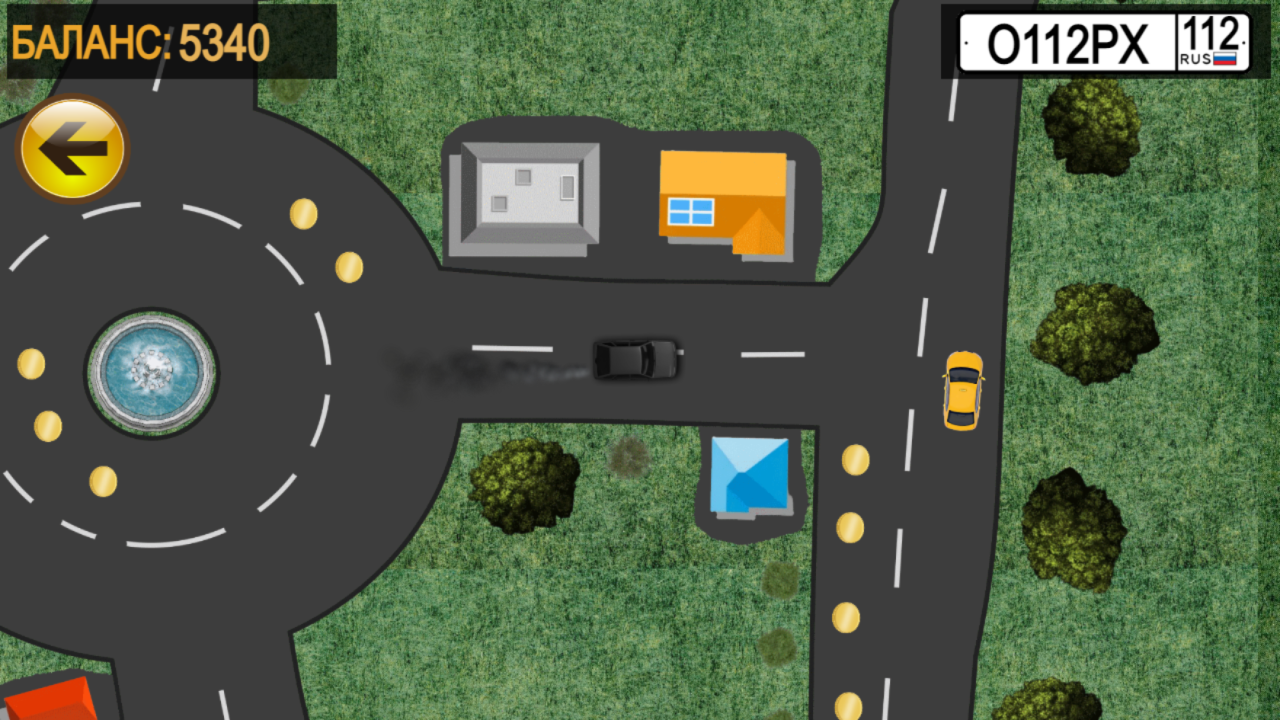Viewport: 1280px width, 720px height.
Task: Pick up the topmost coin on the roundabout
Action: click(303, 212)
